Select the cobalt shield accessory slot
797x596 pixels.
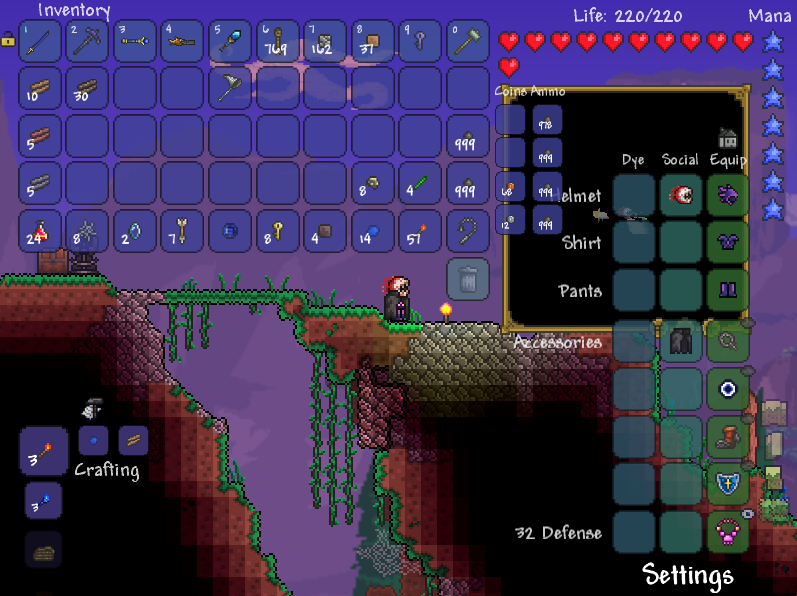tap(728, 483)
